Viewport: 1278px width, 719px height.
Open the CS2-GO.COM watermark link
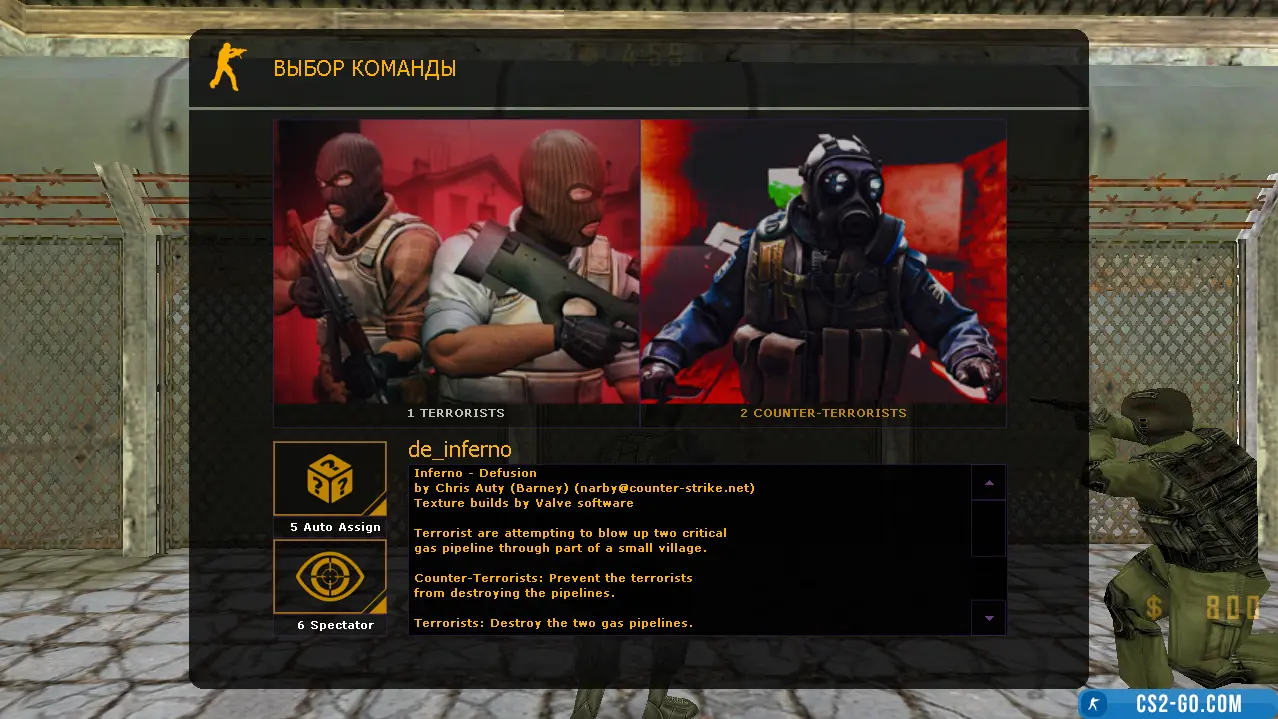(x=1175, y=703)
